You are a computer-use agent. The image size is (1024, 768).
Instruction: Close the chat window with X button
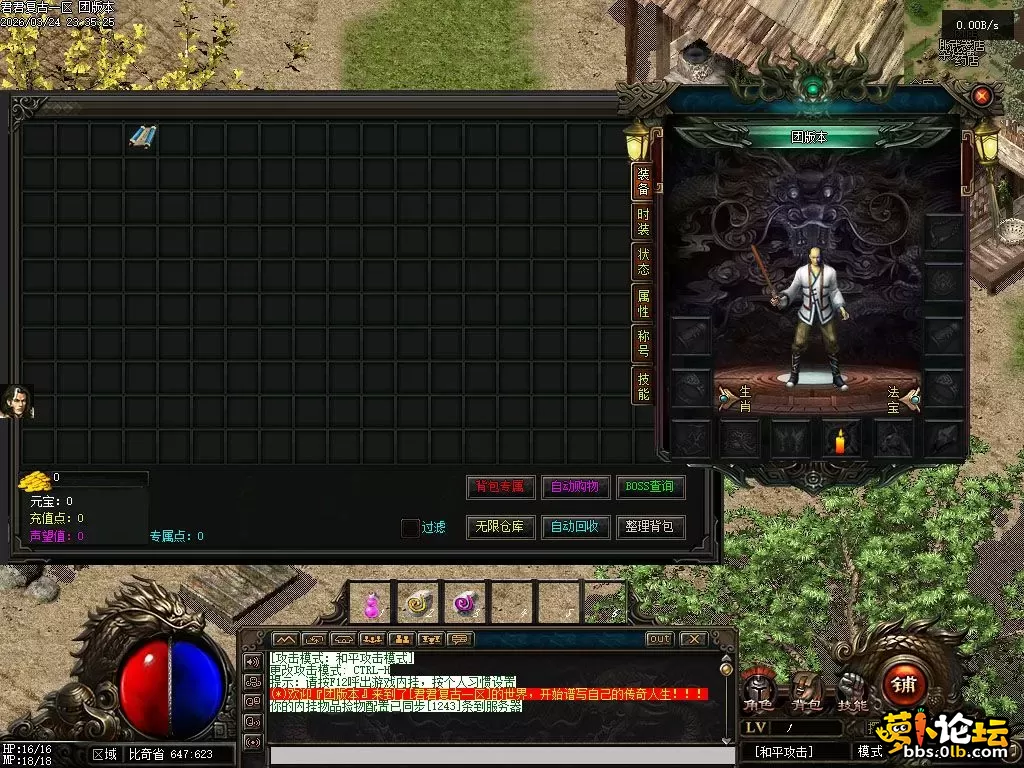point(692,639)
